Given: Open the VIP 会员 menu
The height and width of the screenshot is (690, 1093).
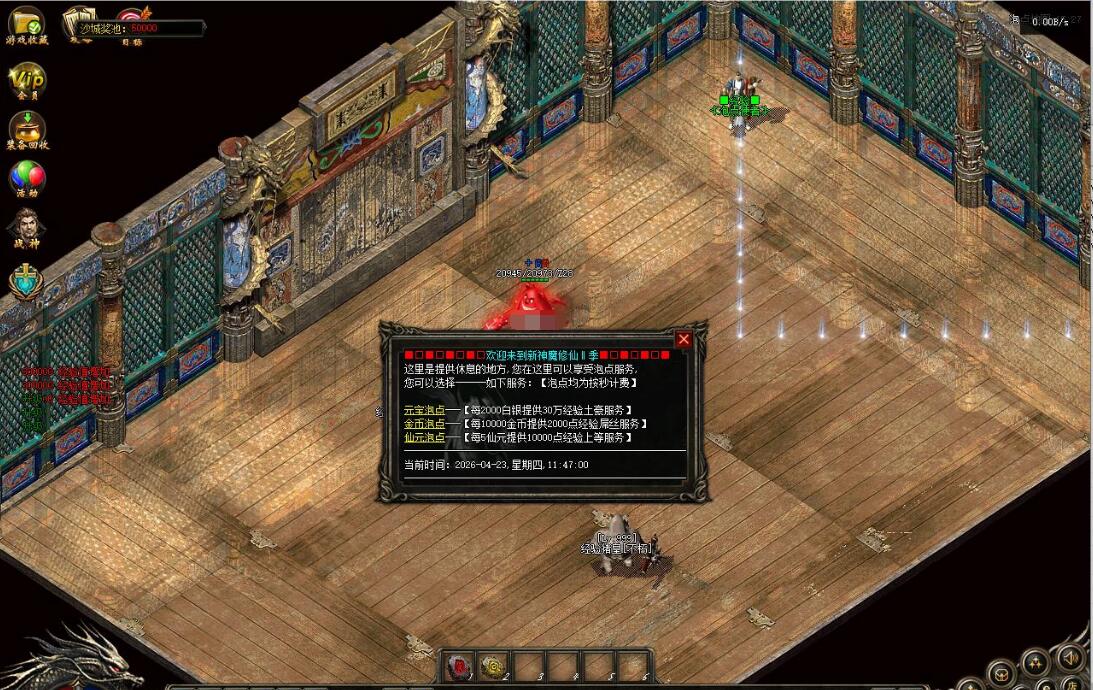Looking at the screenshot, I should (27, 79).
